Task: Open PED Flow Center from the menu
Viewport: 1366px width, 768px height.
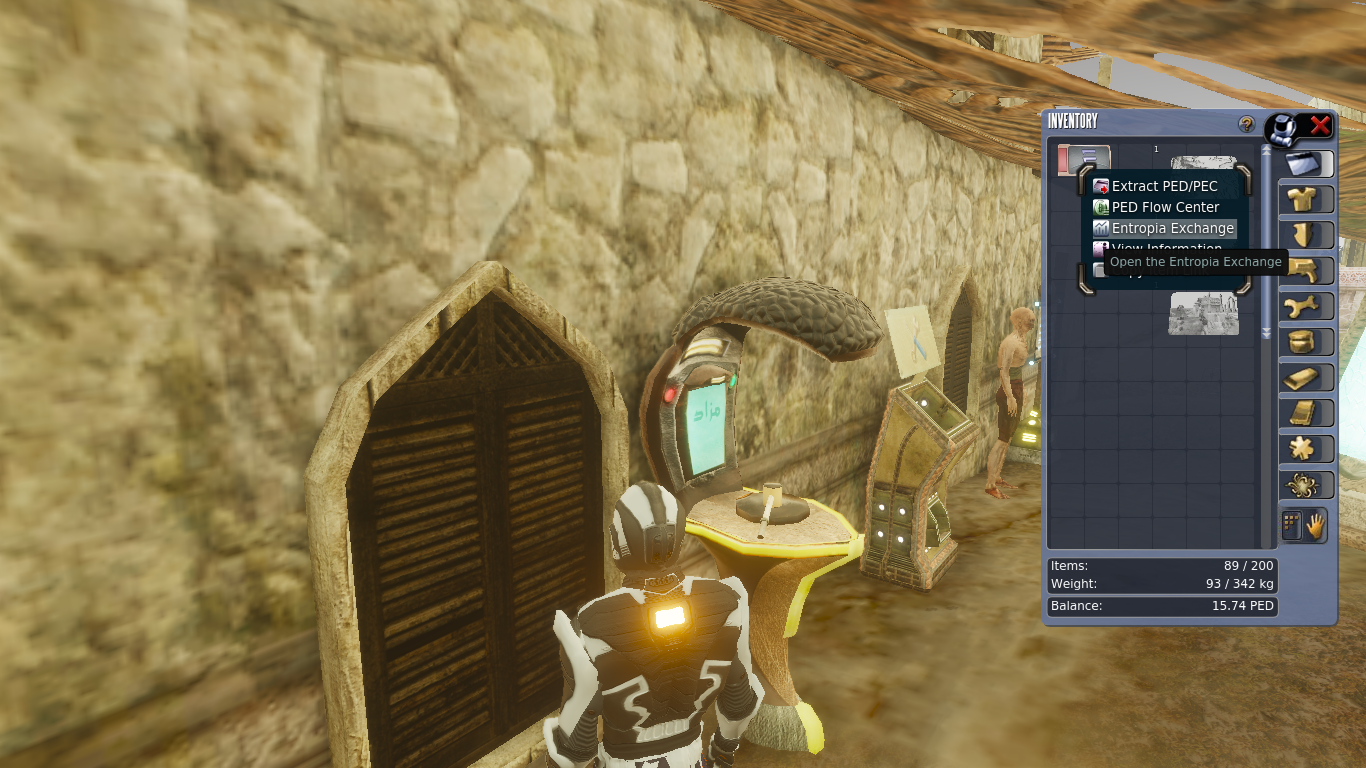Action: 1163,207
